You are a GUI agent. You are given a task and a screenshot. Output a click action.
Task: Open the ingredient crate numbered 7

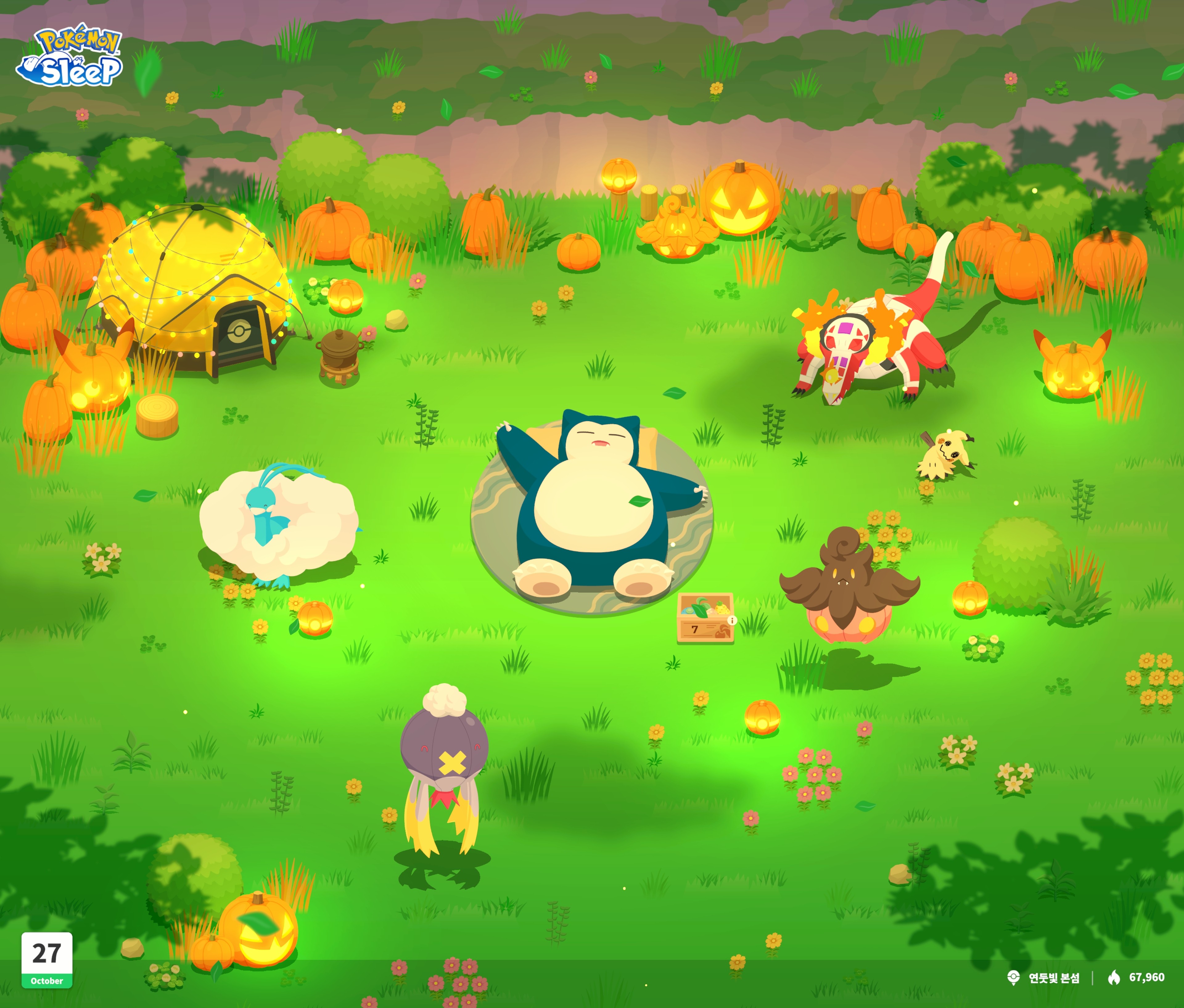[x=704, y=618]
